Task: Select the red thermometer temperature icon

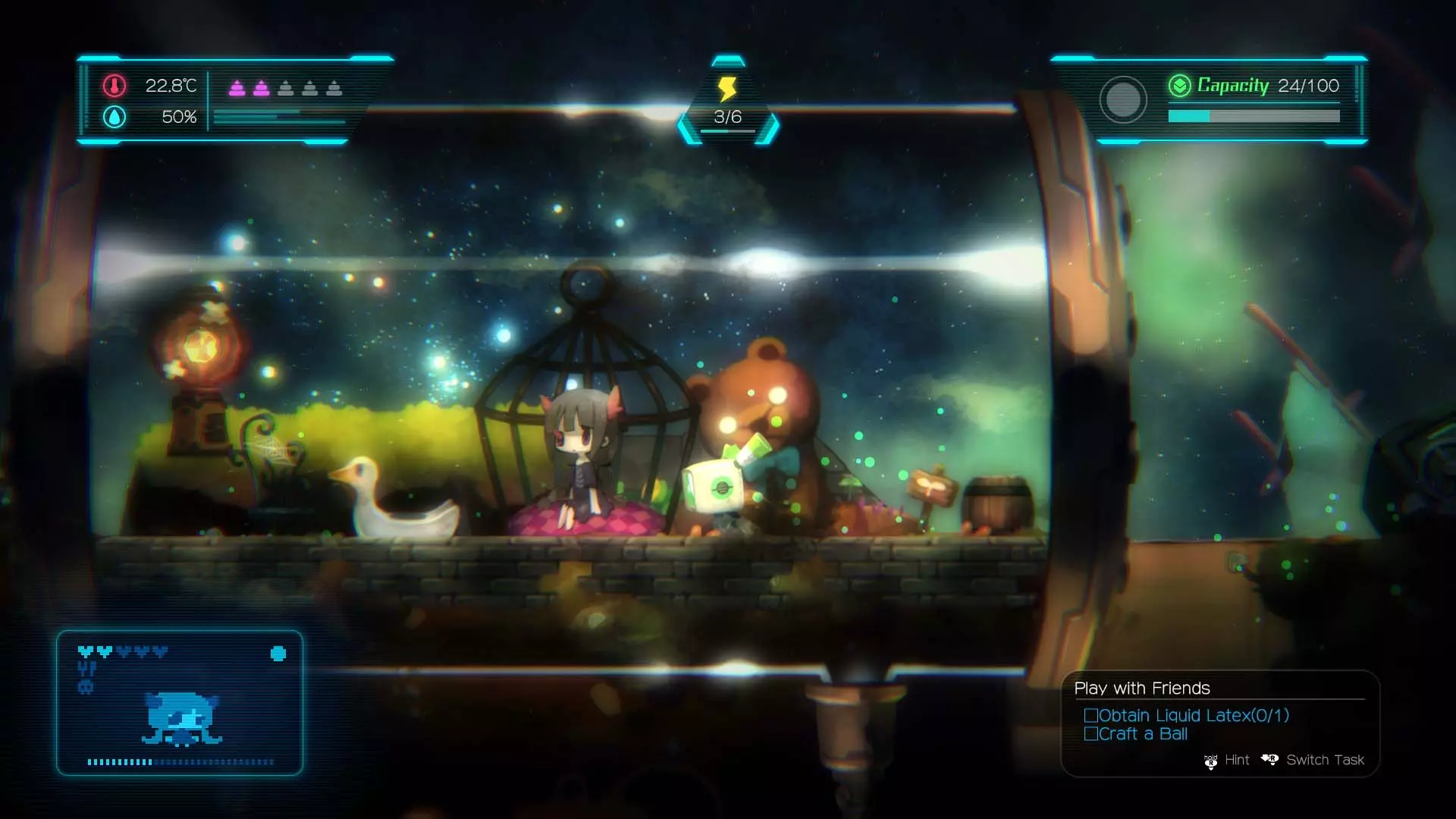Action: point(114,86)
